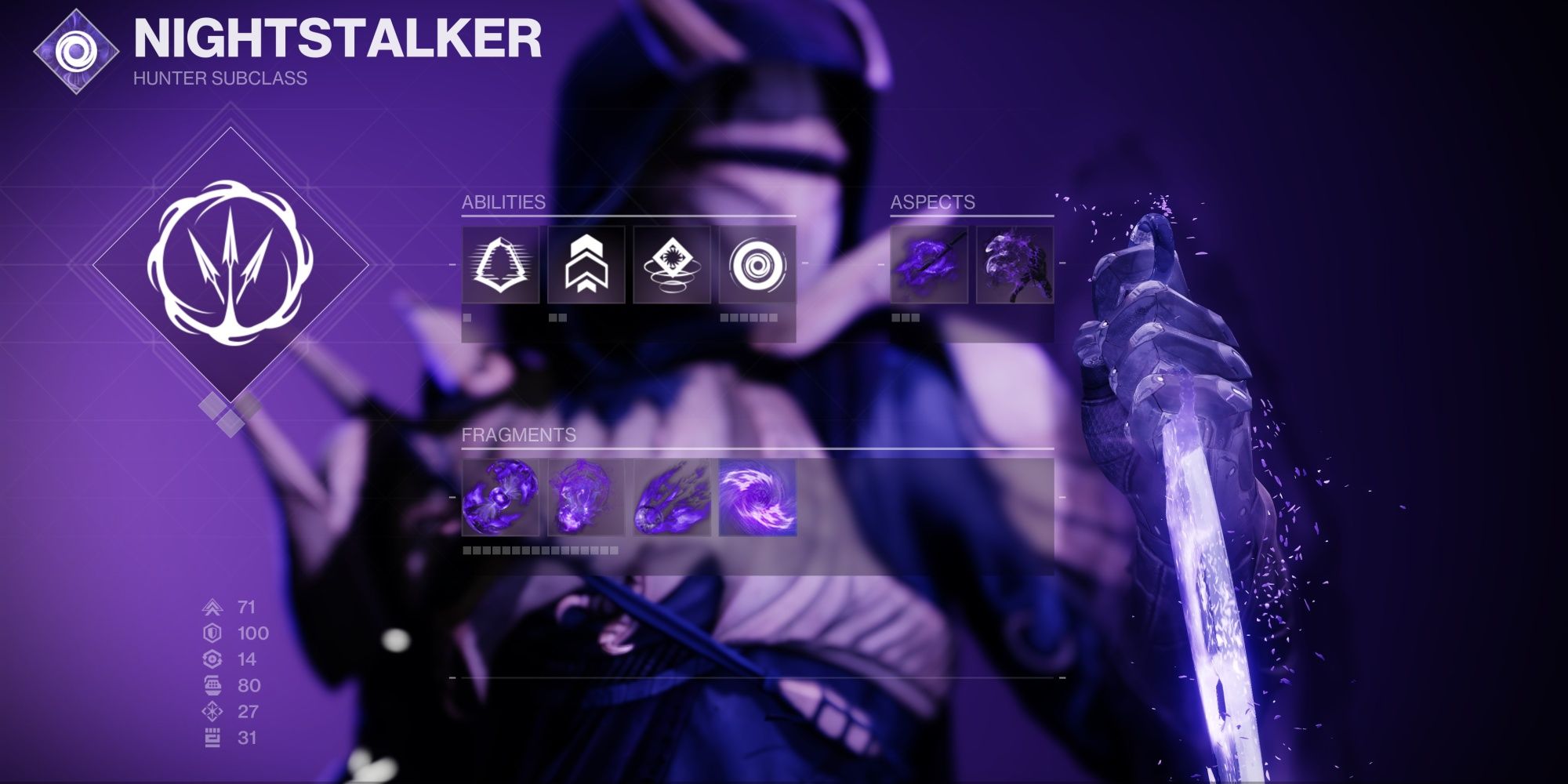Select the Nightstalker subclass diamond emblem
This screenshot has width=1568, height=784.
(230, 267)
